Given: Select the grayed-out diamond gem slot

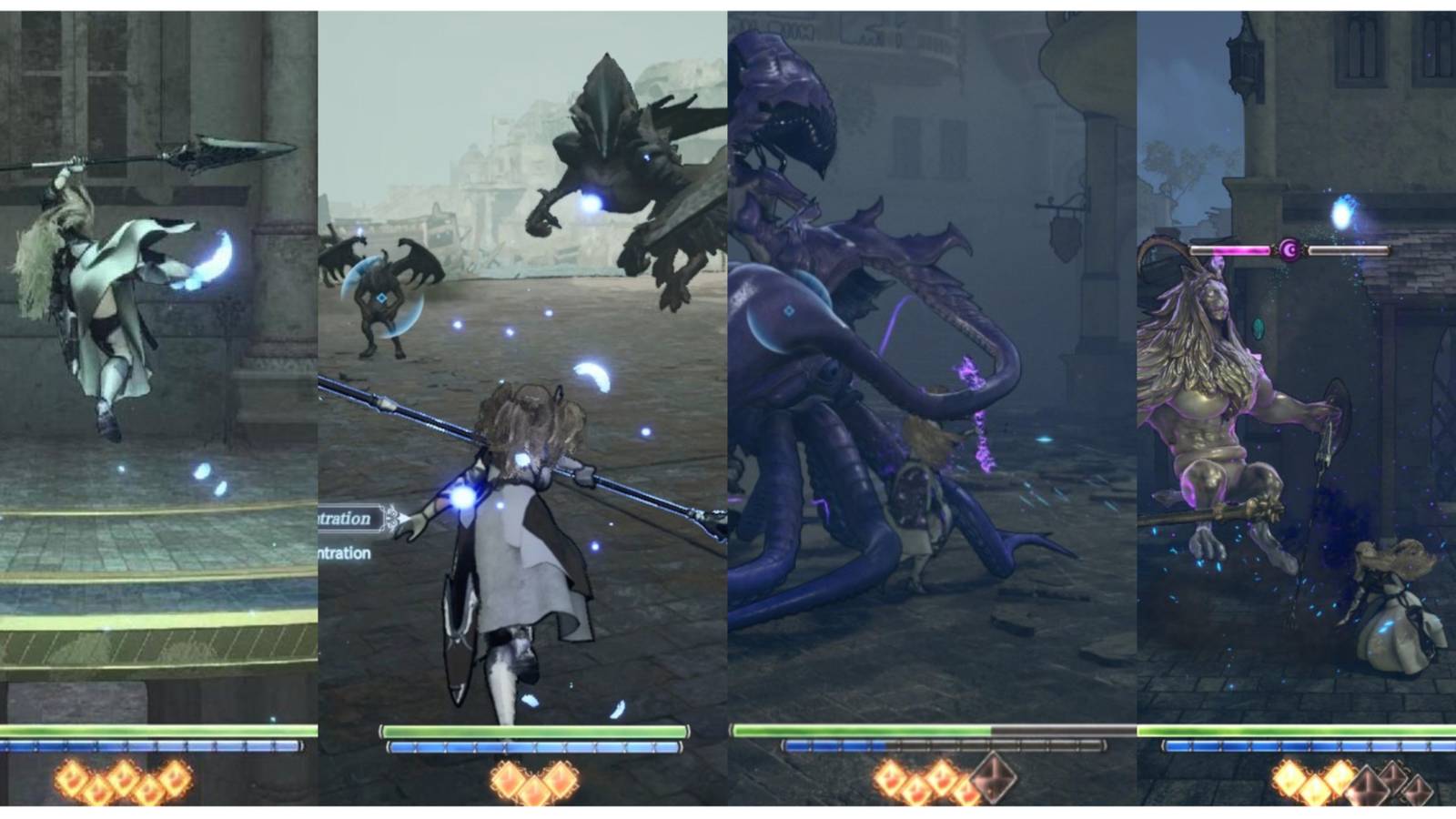Looking at the screenshot, I should point(994,778).
